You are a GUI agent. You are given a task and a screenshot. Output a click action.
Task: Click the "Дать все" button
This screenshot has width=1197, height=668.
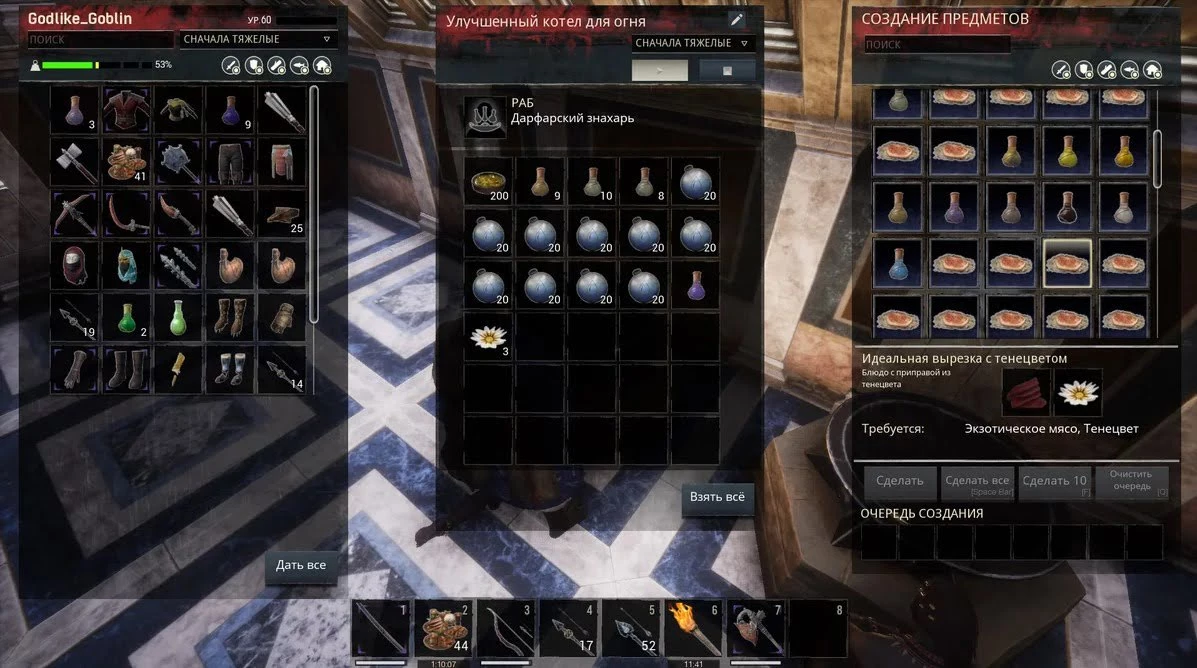pos(301,565)
